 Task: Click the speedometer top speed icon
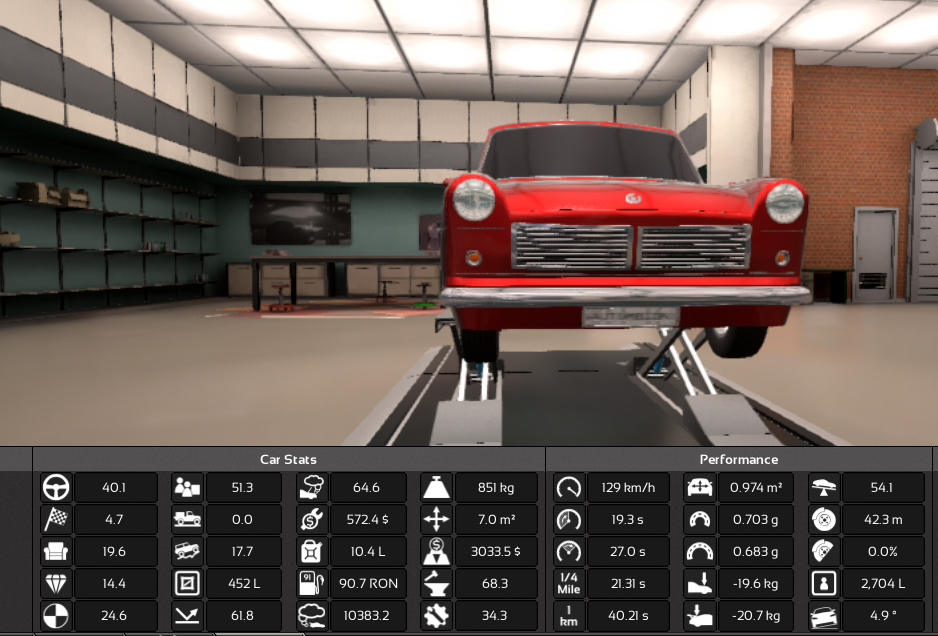[x=568, y=488]
